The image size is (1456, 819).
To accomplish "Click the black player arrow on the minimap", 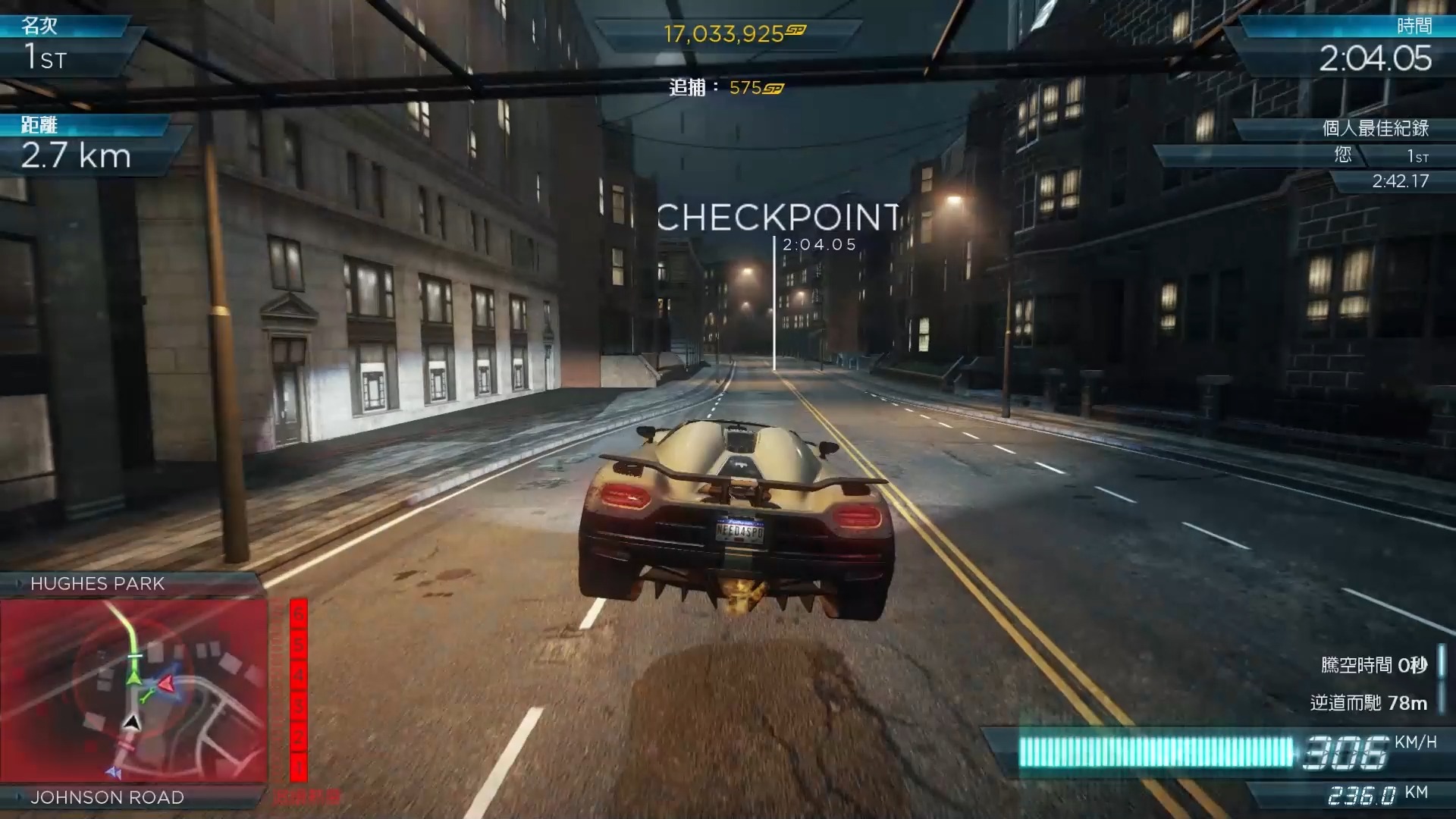I will (x=132, y=721).
